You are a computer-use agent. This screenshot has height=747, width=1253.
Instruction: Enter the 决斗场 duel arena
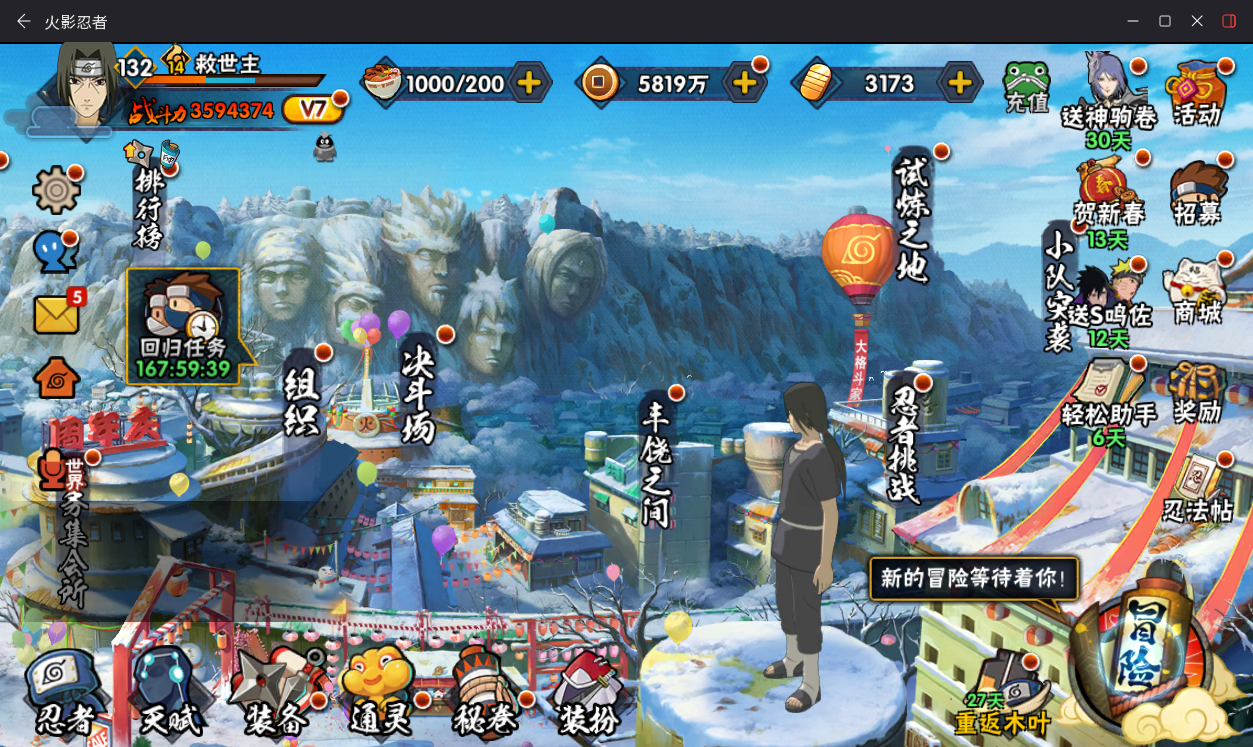coord(418,393)
